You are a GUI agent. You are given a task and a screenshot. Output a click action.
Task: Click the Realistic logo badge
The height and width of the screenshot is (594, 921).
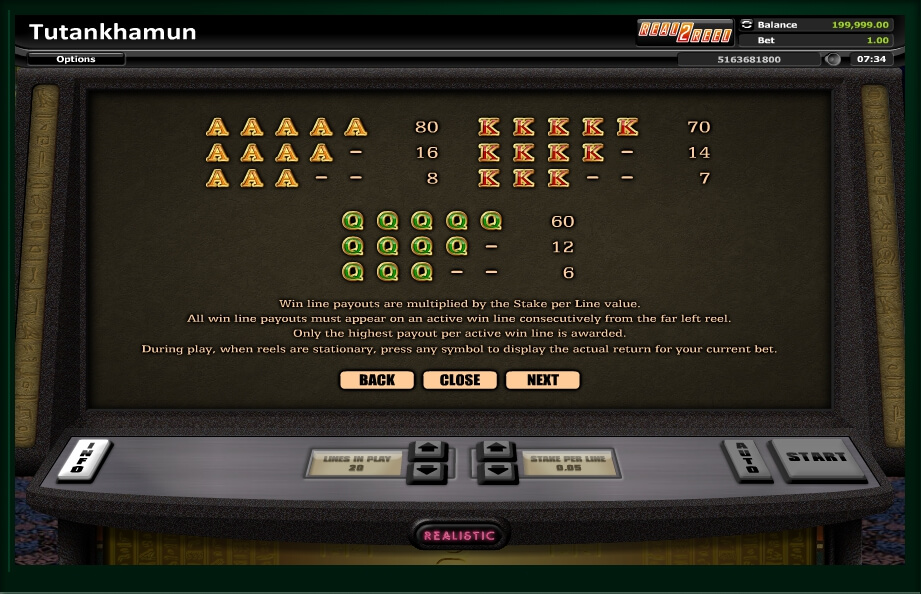(459, 535)
